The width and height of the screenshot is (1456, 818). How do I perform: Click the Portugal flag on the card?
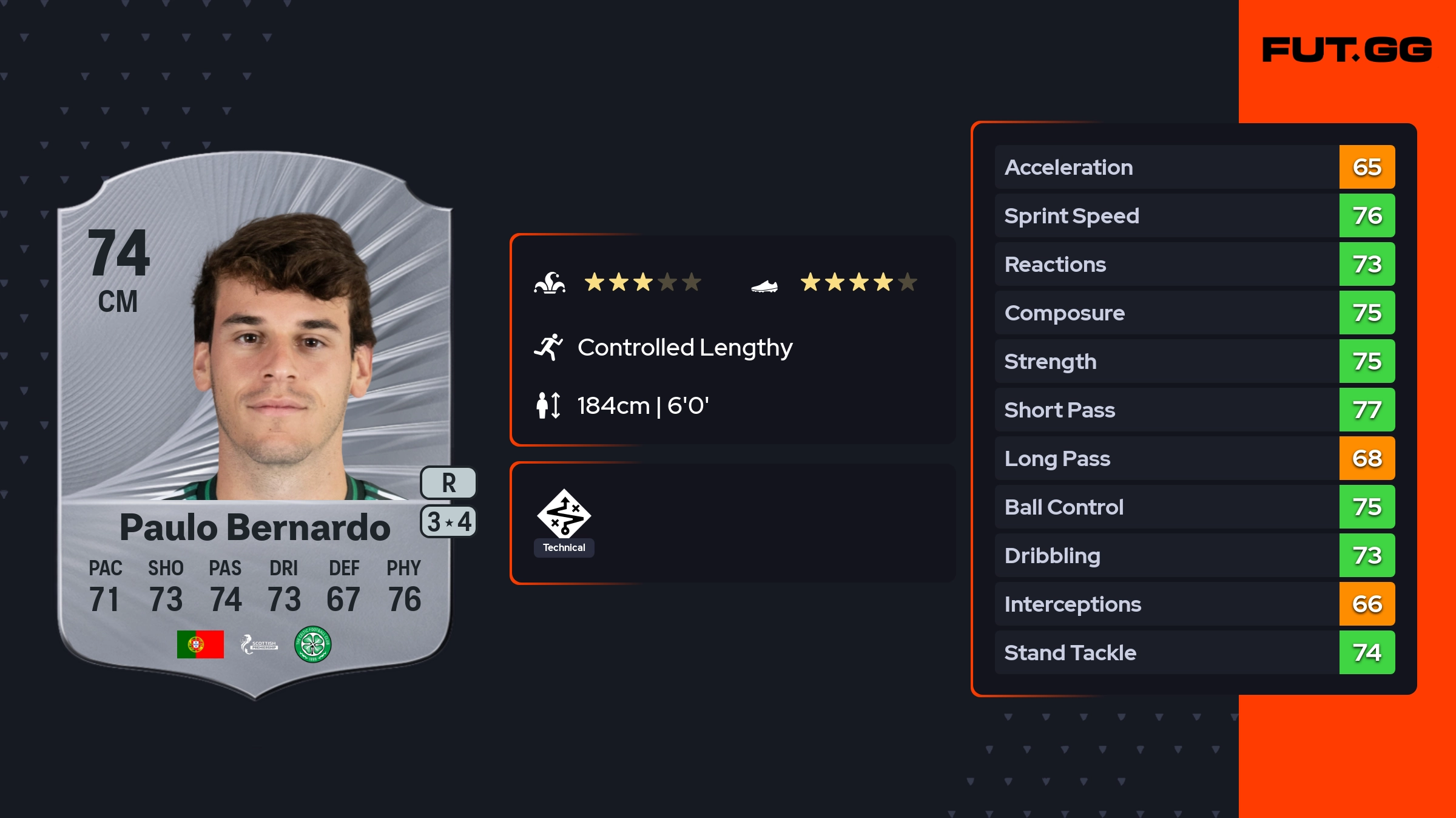coord(200,644)
